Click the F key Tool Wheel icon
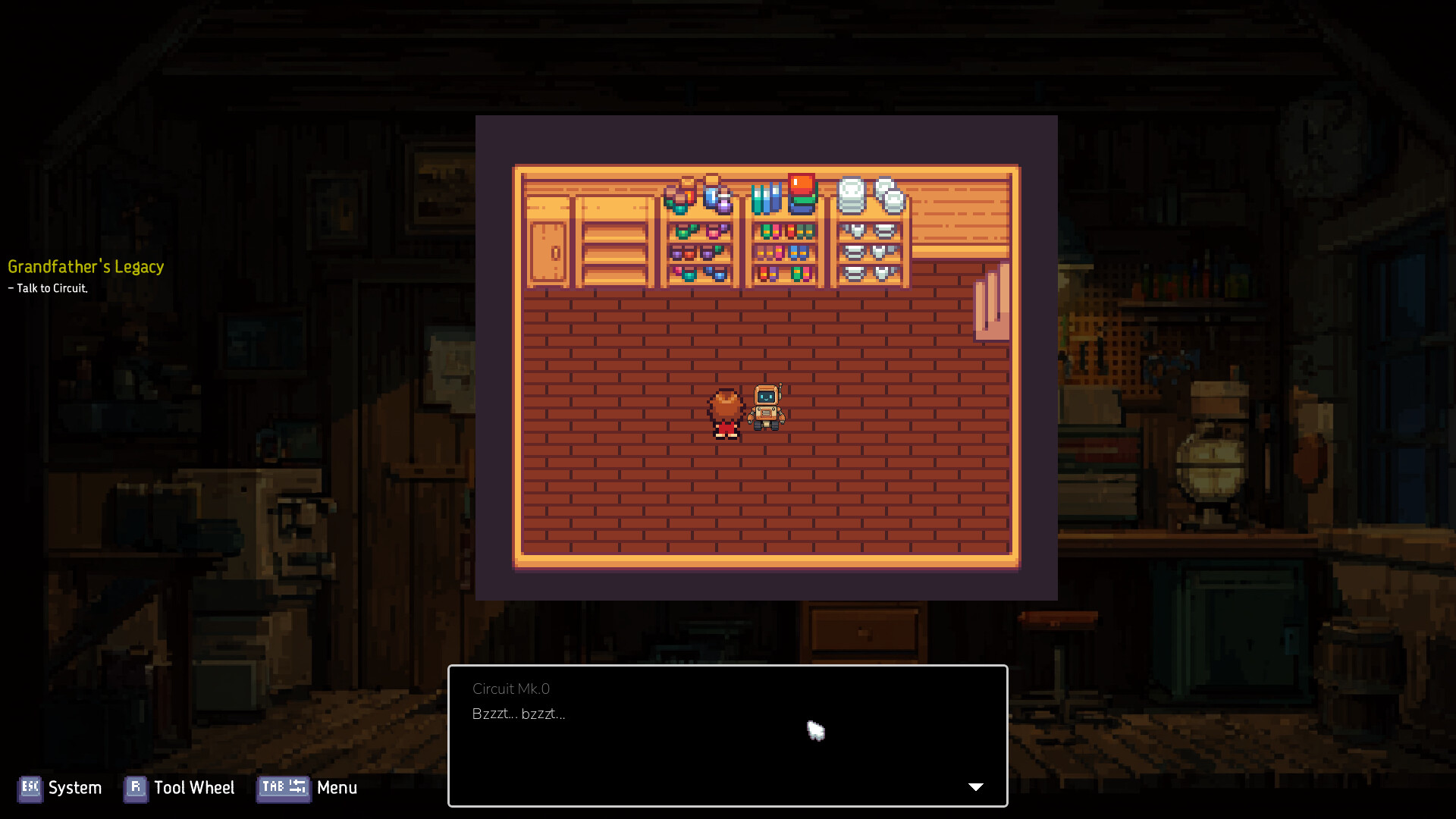The width and height of the screenshot is (1456, 819). pos(135,789)
